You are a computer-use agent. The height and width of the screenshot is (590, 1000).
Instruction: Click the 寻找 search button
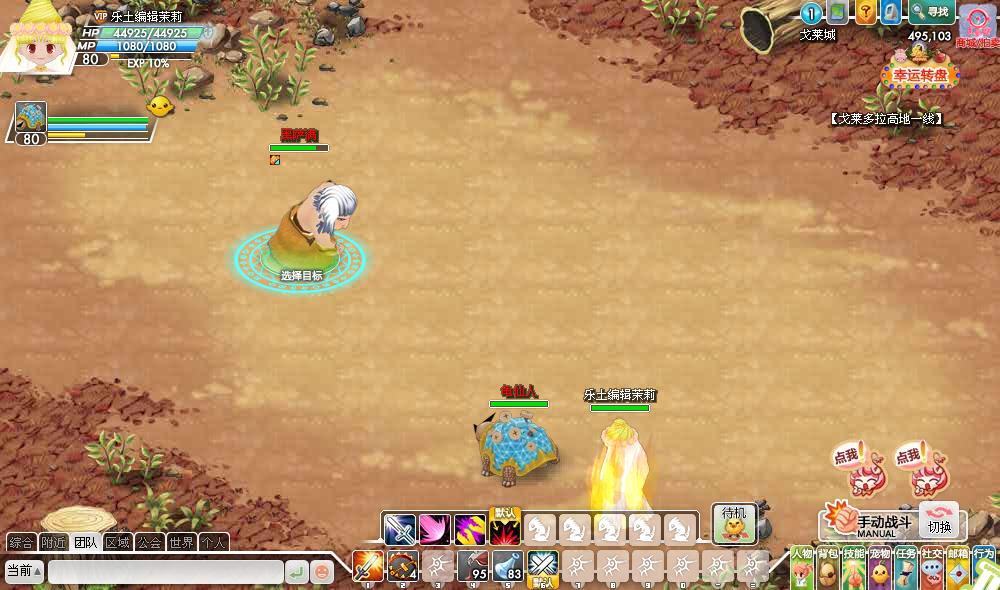[932, 12]
